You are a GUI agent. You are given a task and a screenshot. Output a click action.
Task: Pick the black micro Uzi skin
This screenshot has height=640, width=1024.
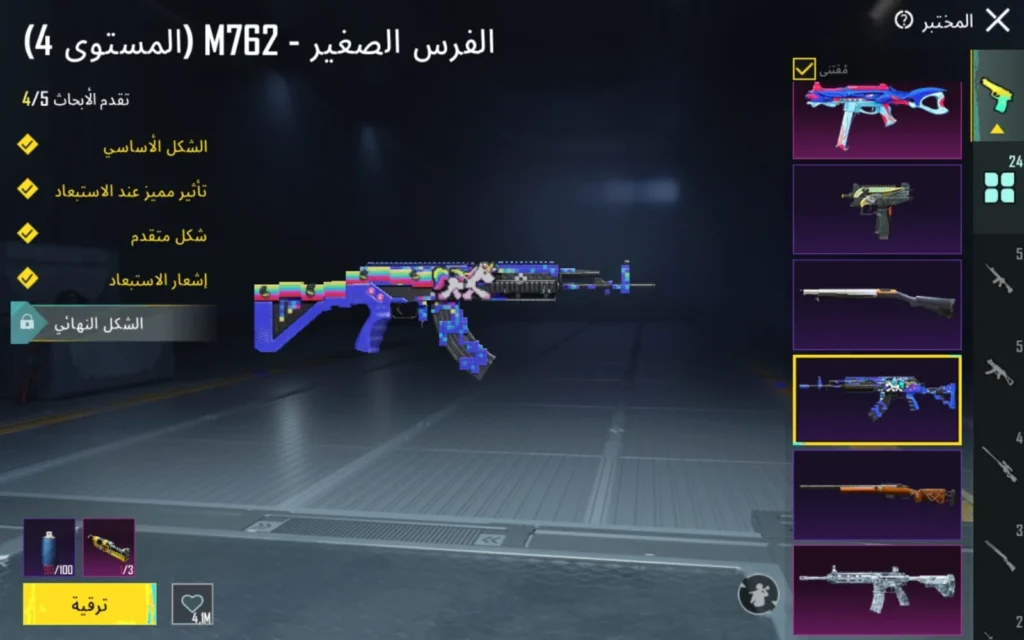(x=877, y=209)
